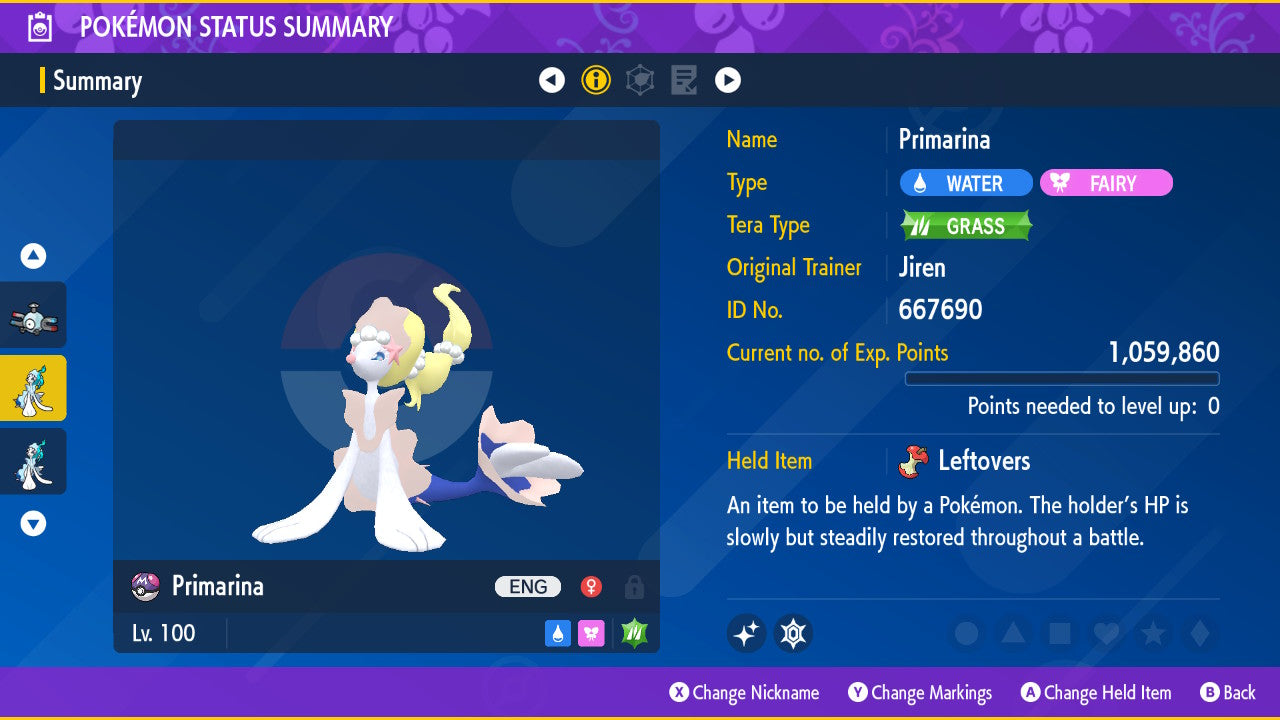
Task: Go to the next summary page arrow
Action: [x=728, y=80]
